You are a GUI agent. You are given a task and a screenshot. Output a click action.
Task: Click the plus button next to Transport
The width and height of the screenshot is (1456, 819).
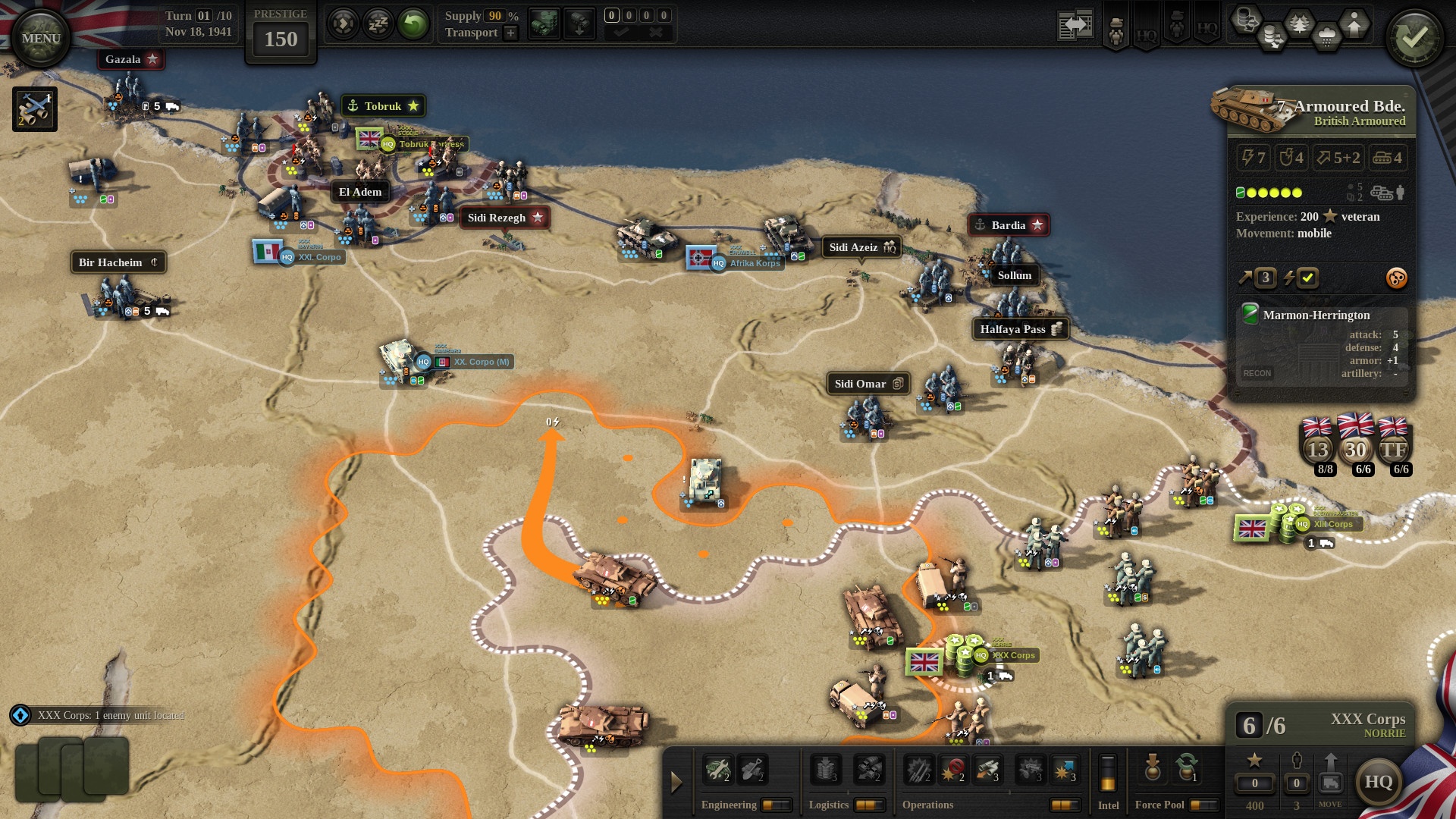click(510, 33)
